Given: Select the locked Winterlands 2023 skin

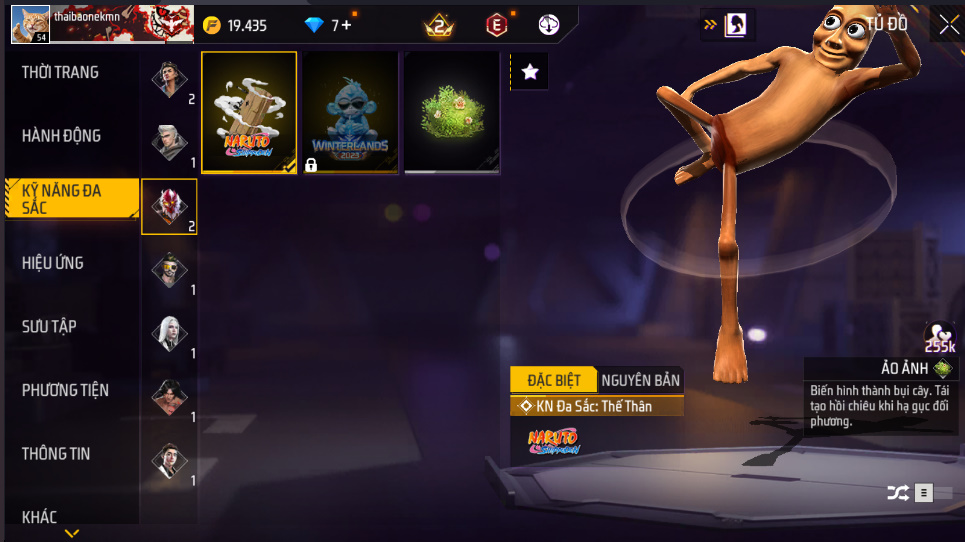Looking at the screenshot, I should pyautogui.click(x=350, y=112).
